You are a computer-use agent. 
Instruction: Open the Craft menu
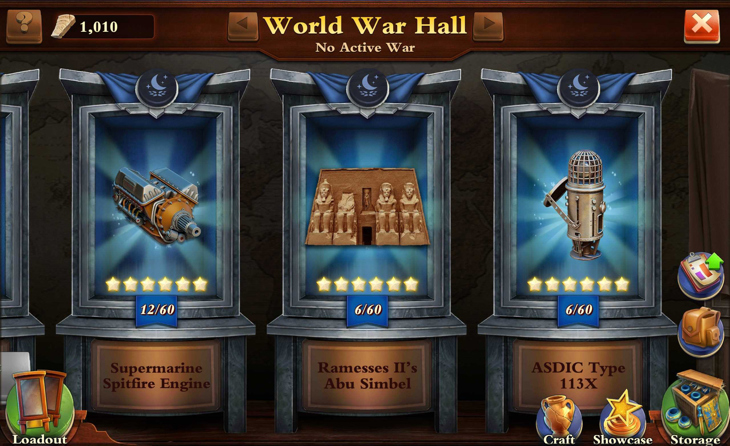(559, 418)
